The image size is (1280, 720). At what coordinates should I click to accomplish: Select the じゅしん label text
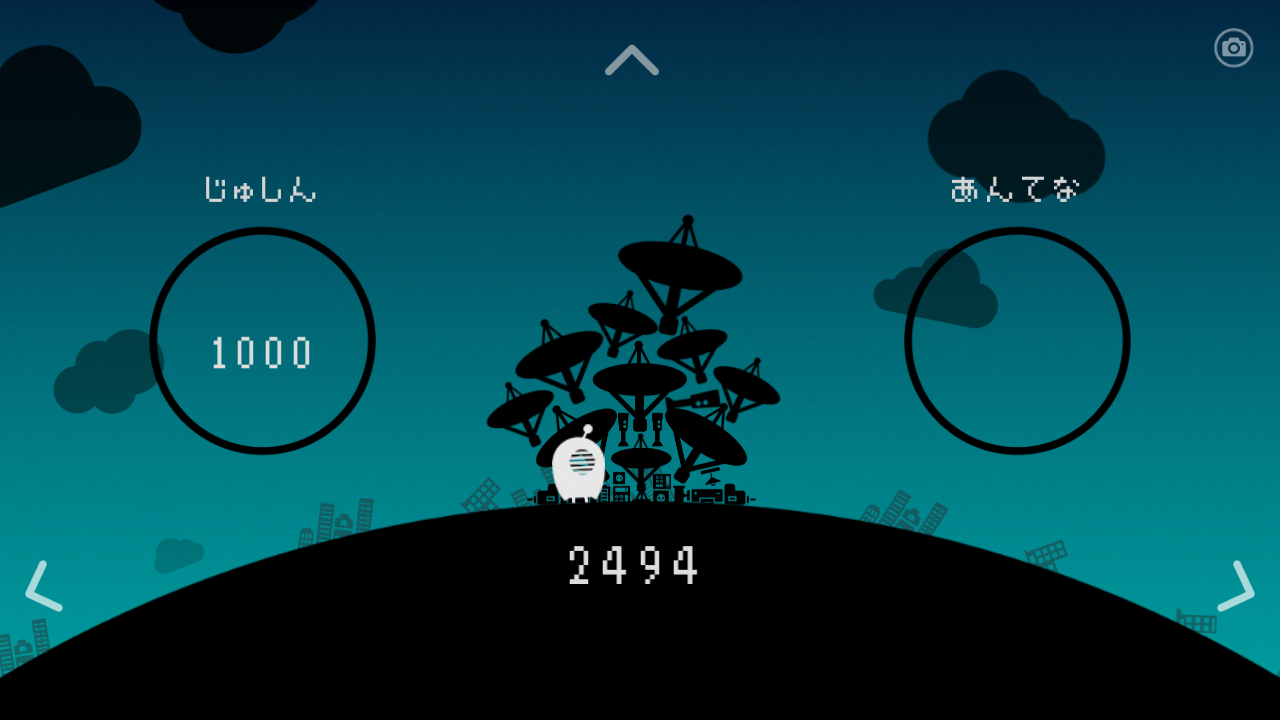click(x=262, y=190)
